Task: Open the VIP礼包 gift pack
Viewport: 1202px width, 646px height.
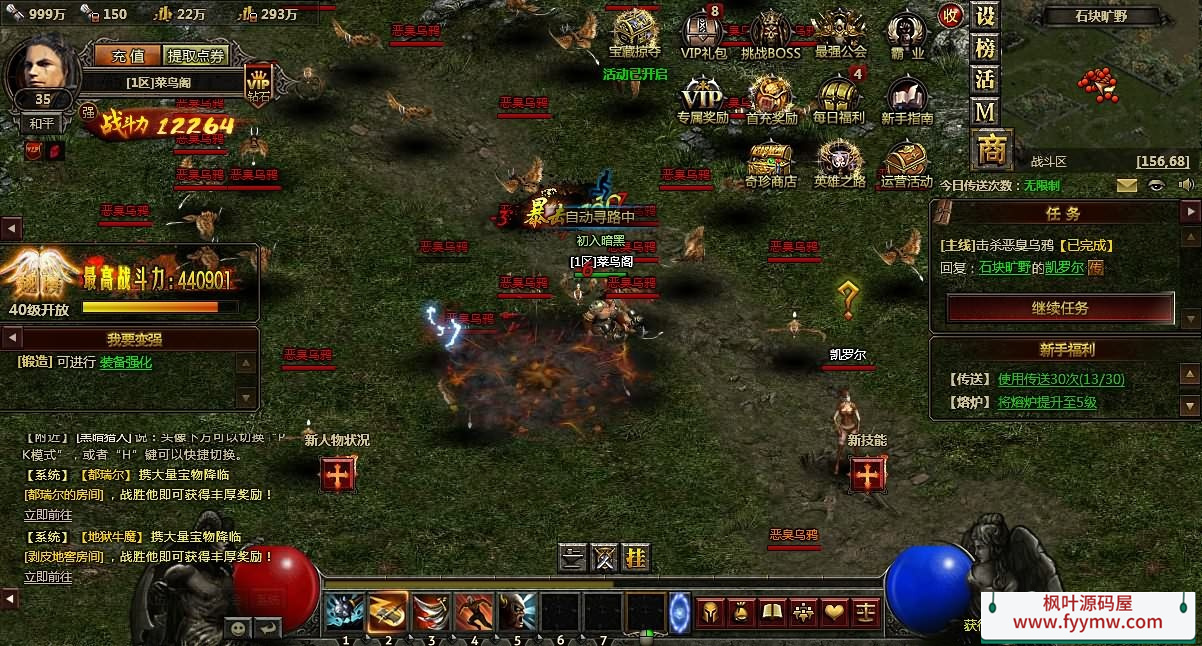Action: (x=704, y=36)
